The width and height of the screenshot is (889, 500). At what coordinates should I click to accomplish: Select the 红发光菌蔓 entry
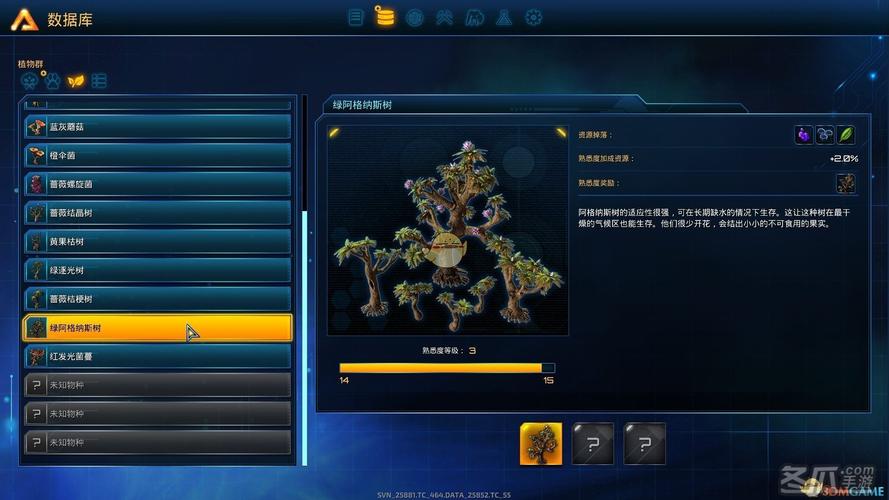coord(157,356)
